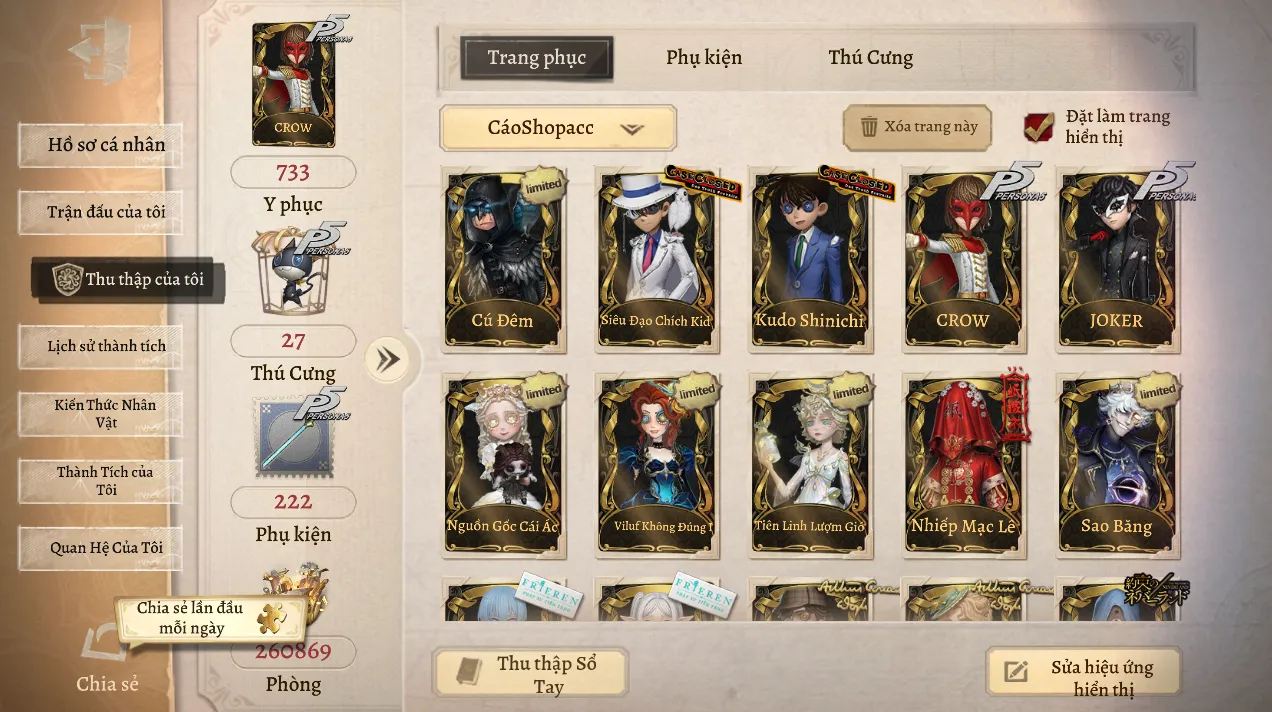Screen dimensions: 1272x712
Task: Go to Trận đấu của tôi
Action: (101, 212)
